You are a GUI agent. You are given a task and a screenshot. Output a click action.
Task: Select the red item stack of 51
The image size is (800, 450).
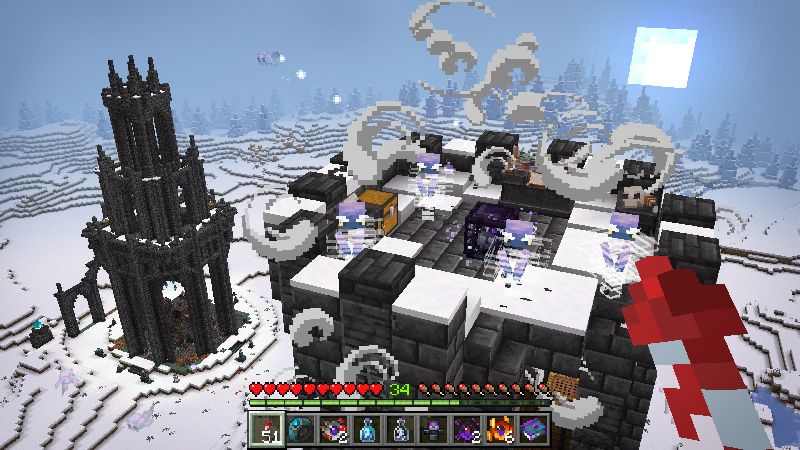[x=268, y=429]
